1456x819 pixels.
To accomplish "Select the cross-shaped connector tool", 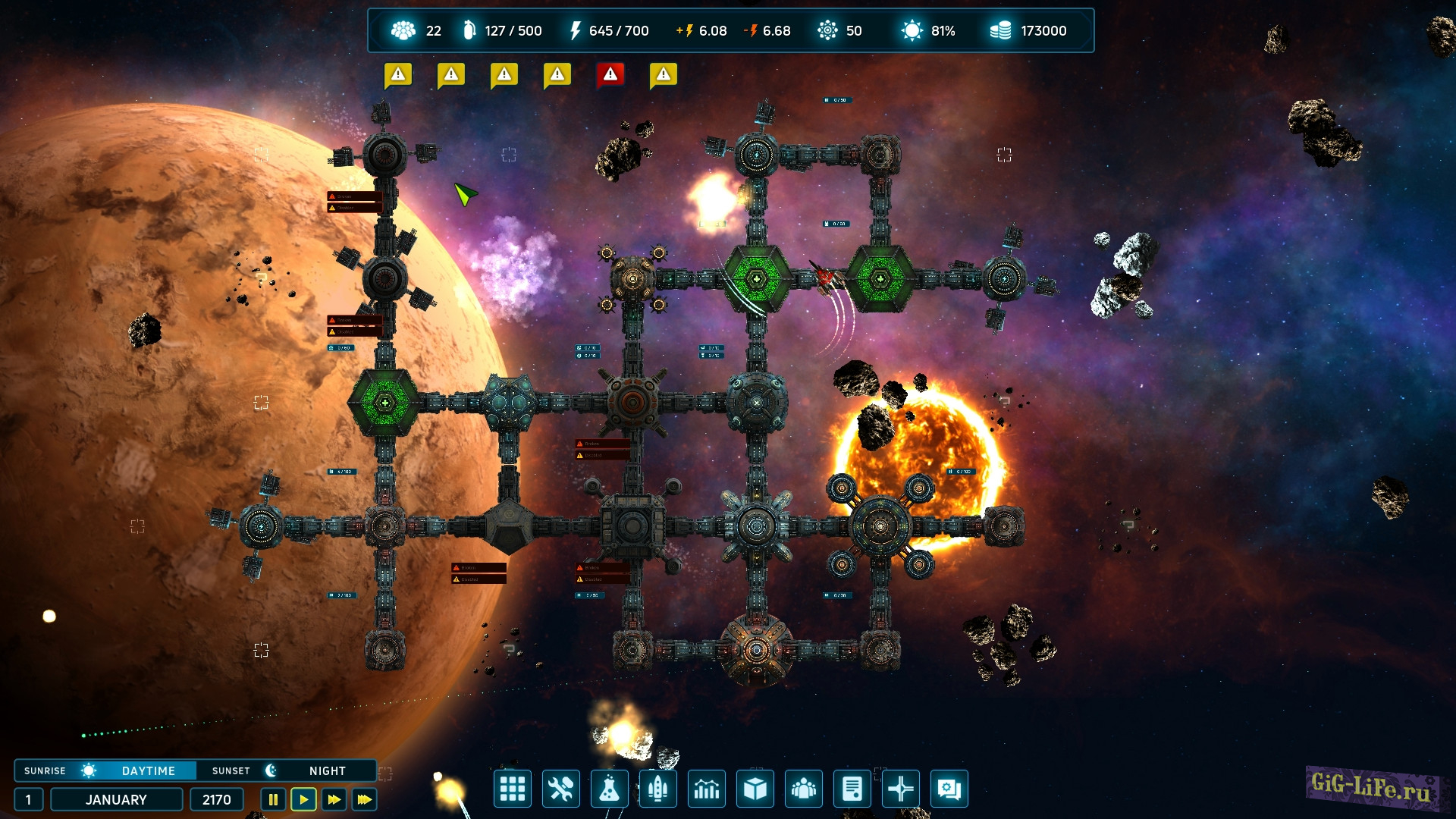I will tap(901, 789).
